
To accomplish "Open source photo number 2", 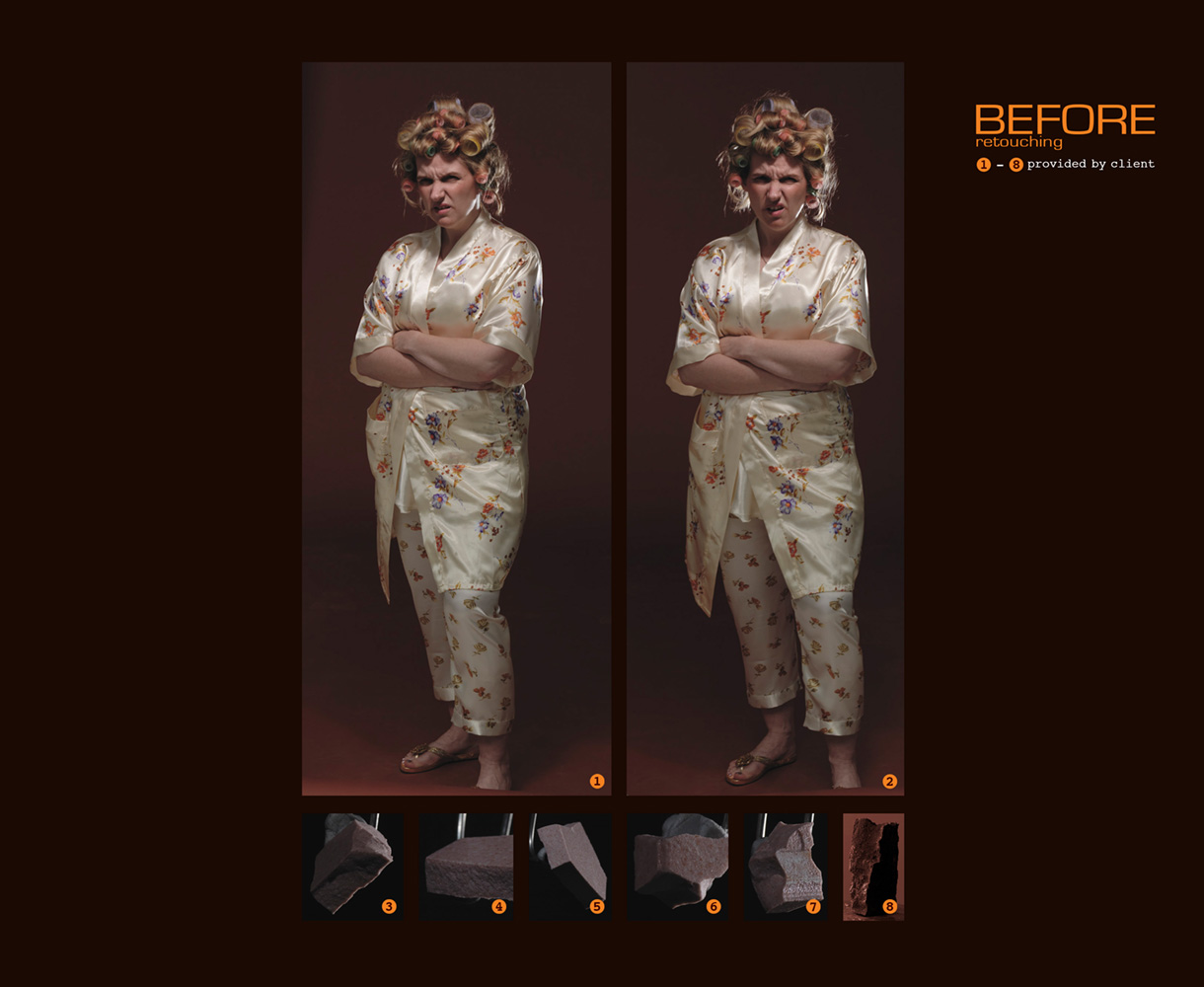I will [x=765, y=429].
